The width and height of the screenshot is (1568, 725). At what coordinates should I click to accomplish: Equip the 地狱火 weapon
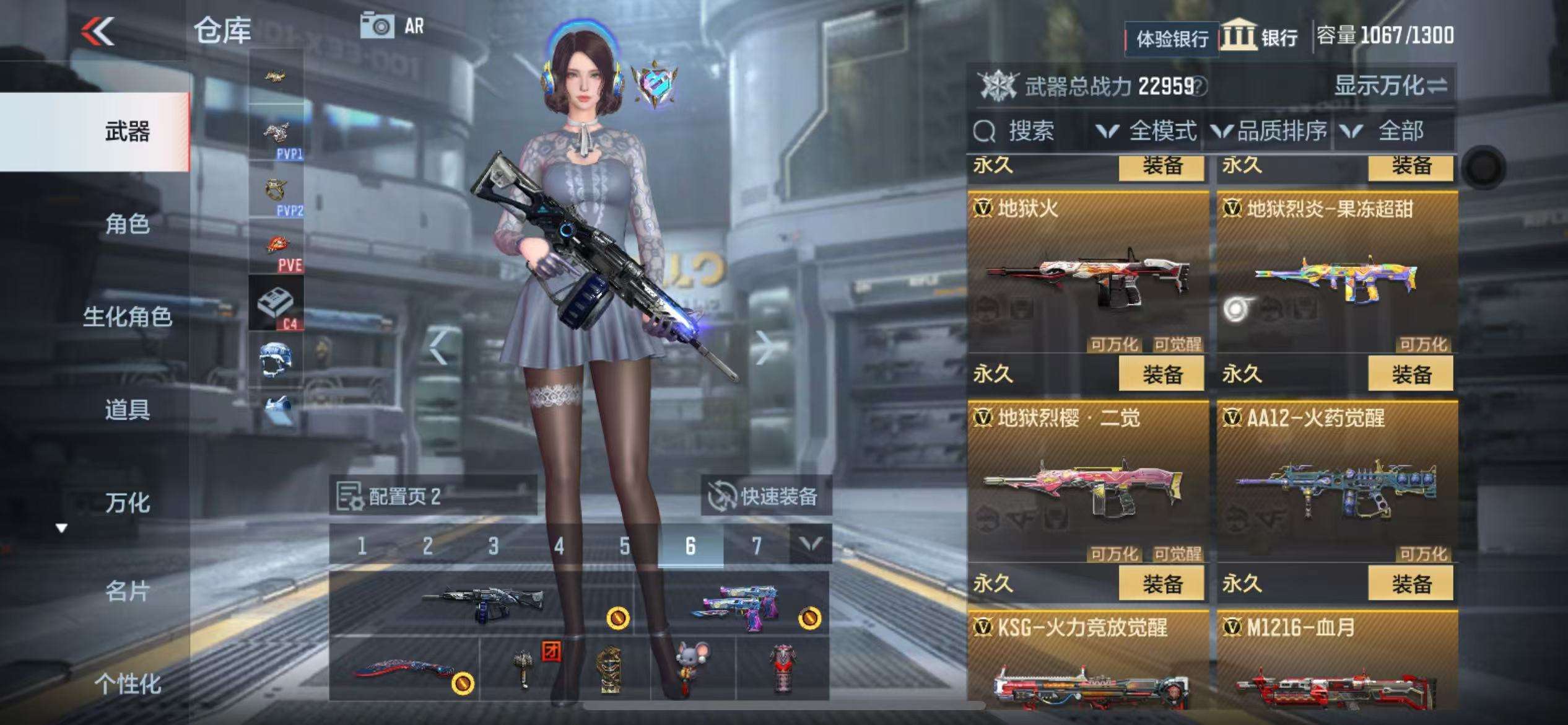[1162, 374]
